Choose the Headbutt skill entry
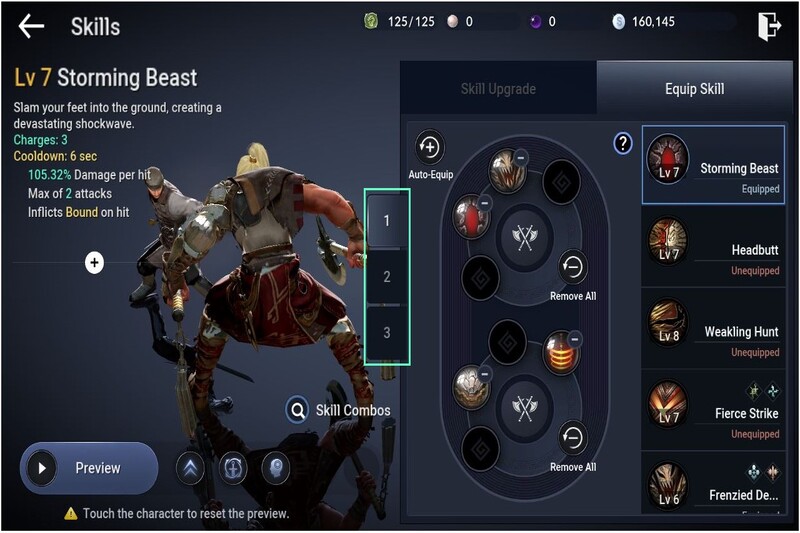The height and width of the screenshot is (533, 800). click(x=714, y=248)
